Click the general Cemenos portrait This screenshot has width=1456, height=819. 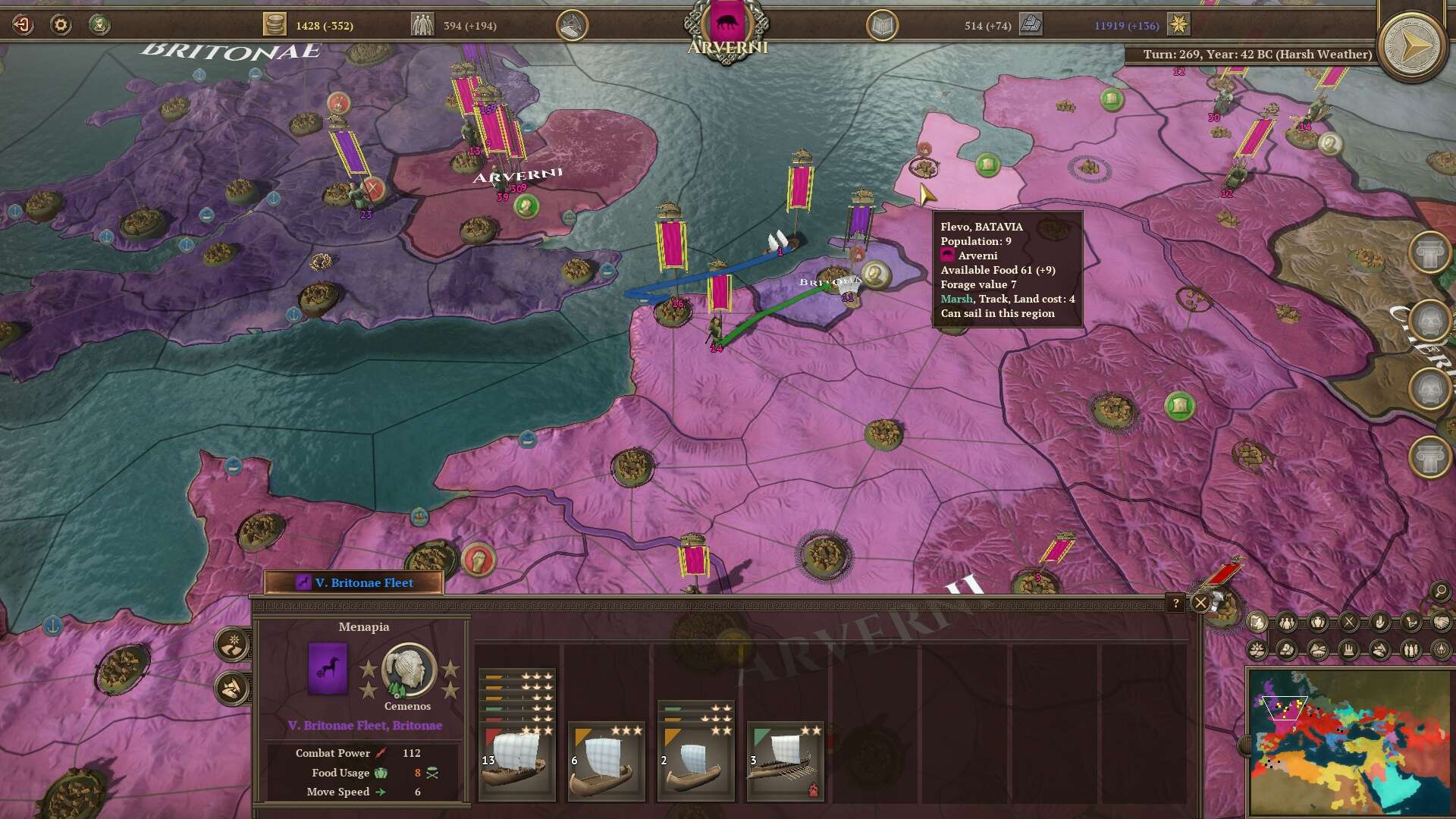click(x=409, y=670)
